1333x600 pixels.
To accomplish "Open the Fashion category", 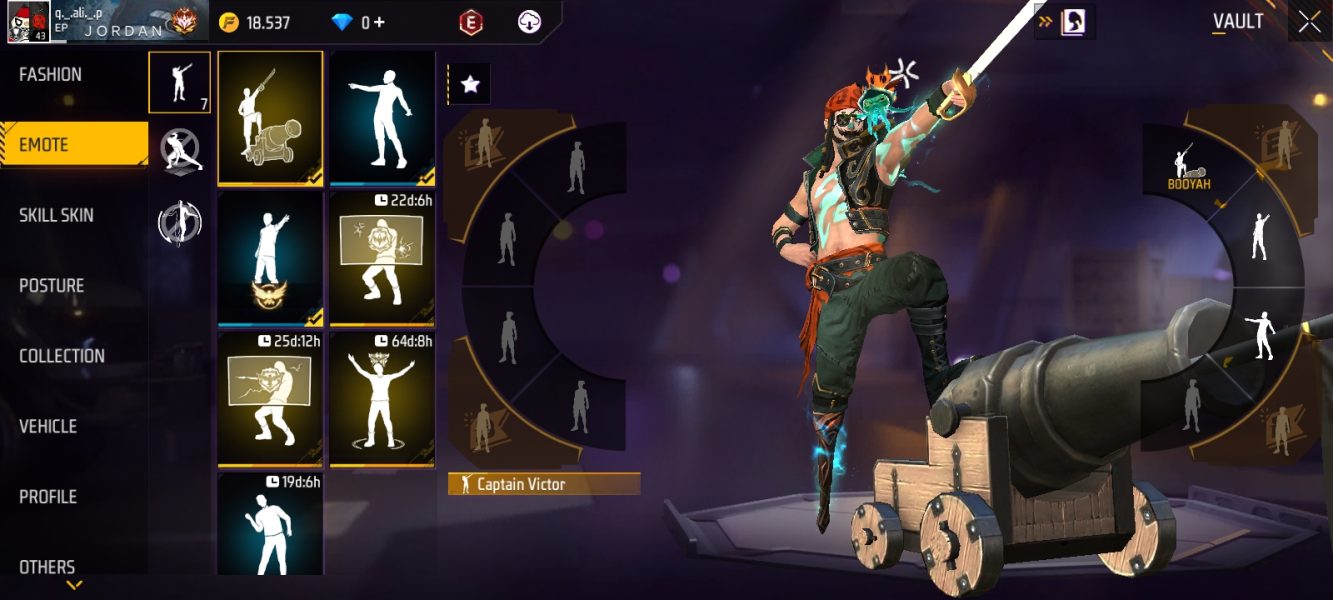I will [51, 75].
